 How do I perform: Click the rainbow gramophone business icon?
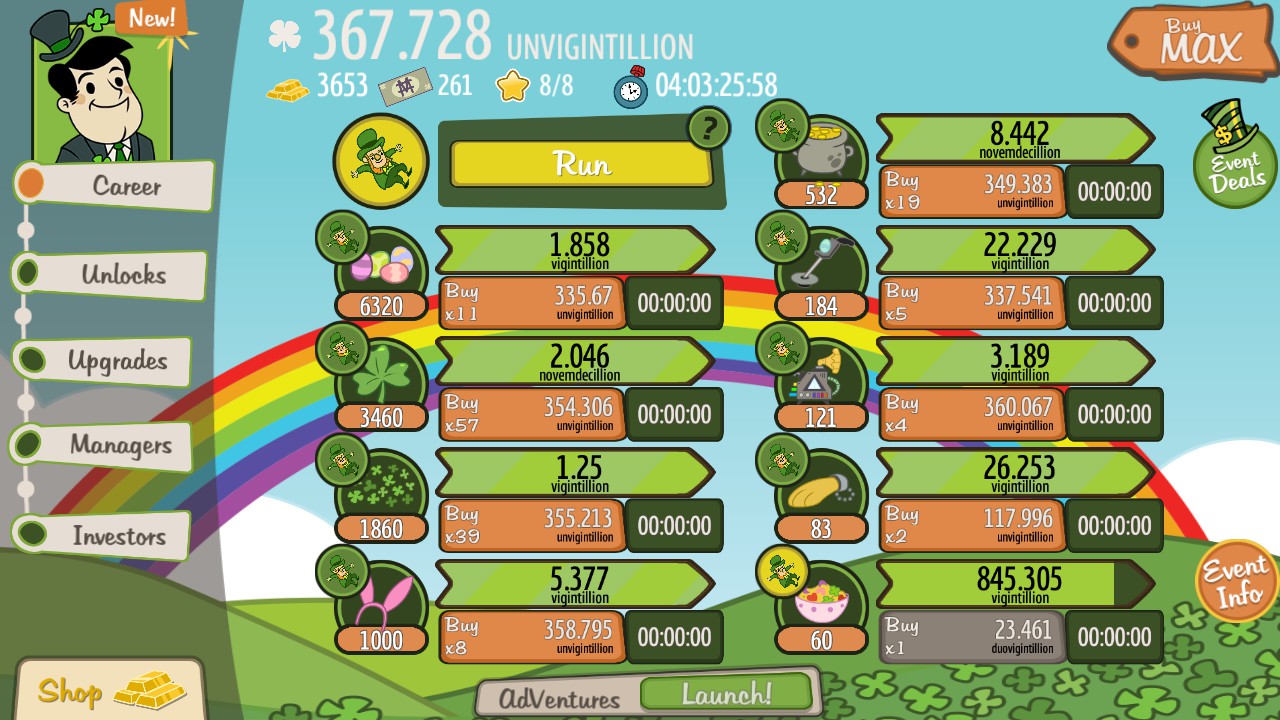pos(820,375)
